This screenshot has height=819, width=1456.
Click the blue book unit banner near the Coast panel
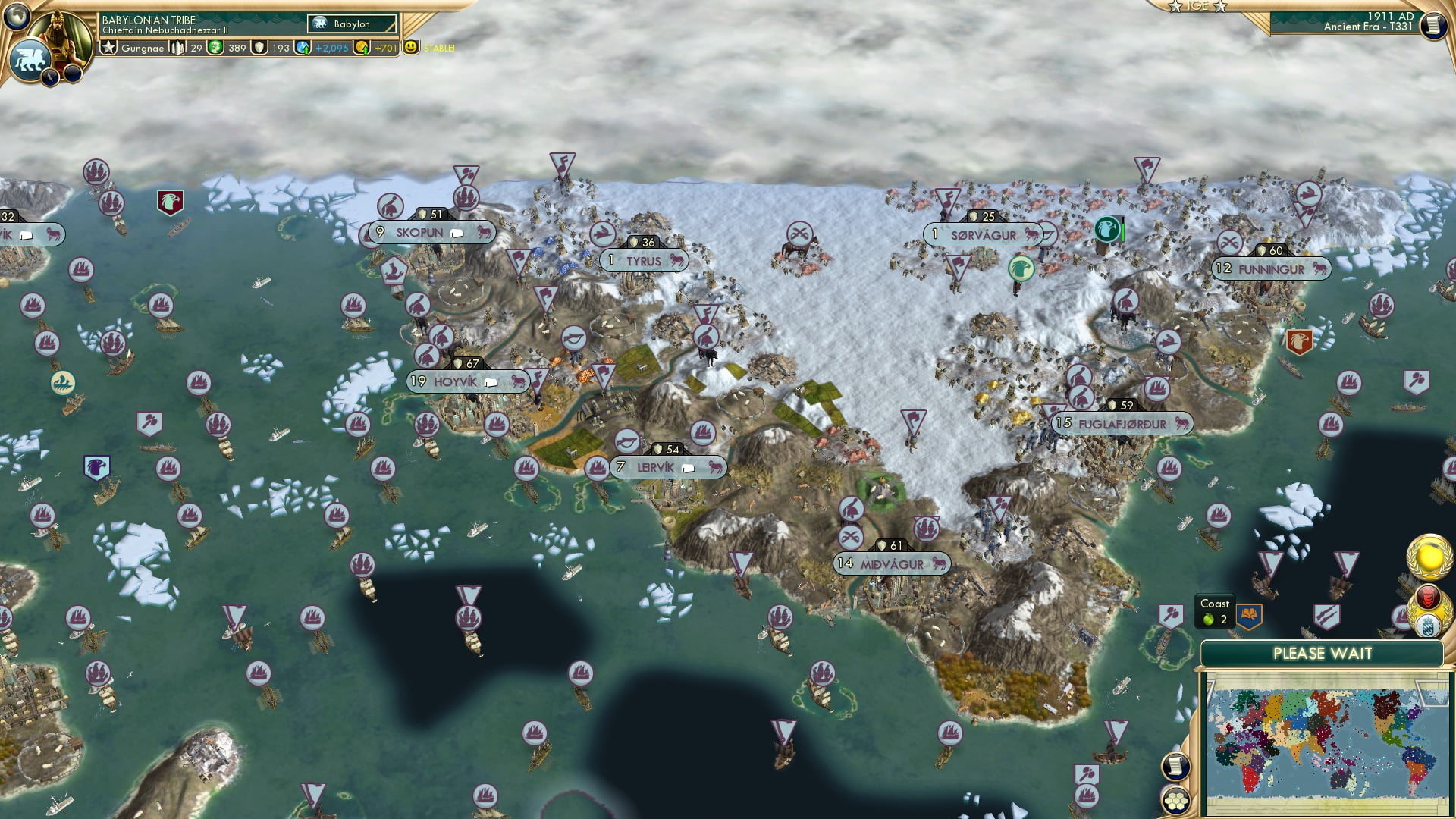point(1248,614)
